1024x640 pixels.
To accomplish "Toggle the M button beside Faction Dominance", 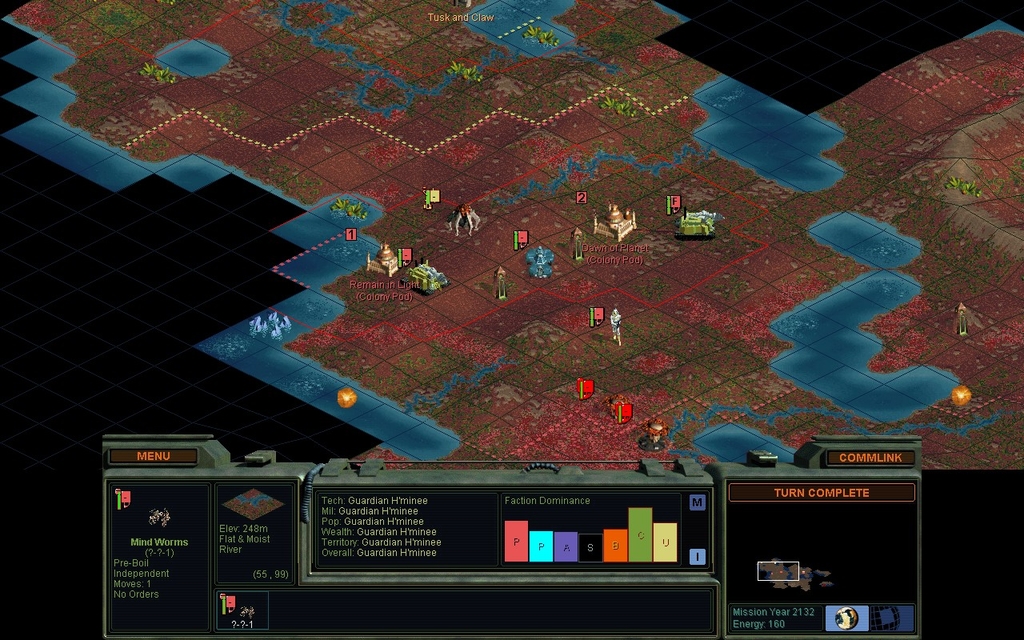I will click(697, 502).
